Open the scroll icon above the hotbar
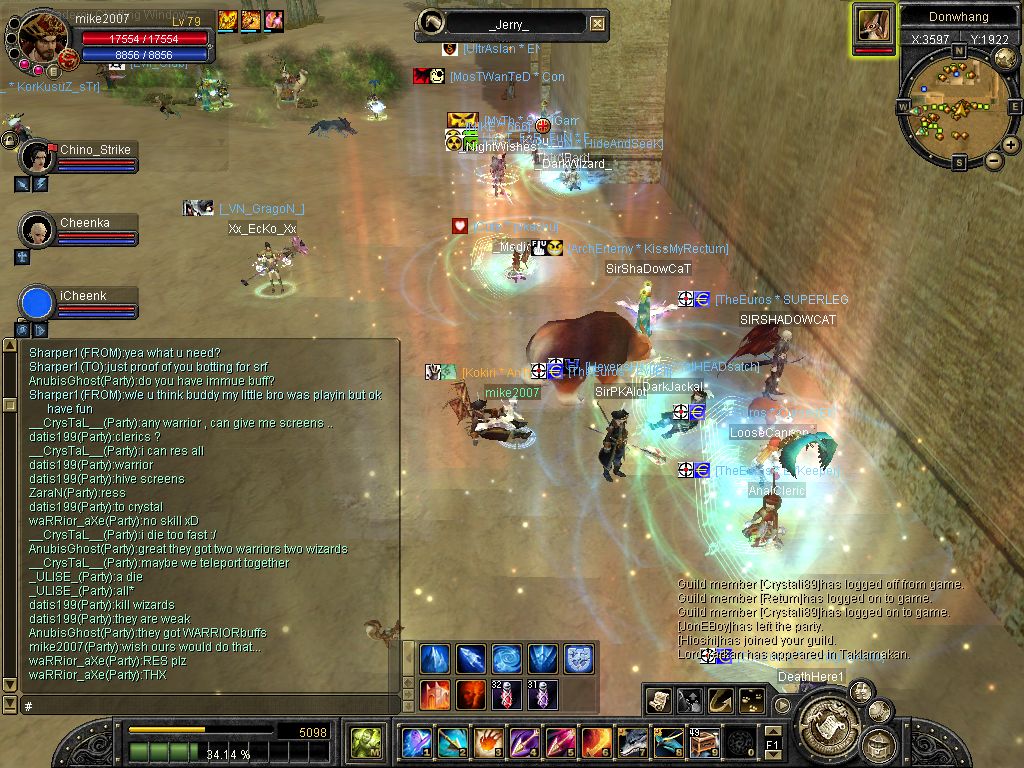Image resolution: width=1024 pixels, height=768 pixels. (x=658, y=700)
